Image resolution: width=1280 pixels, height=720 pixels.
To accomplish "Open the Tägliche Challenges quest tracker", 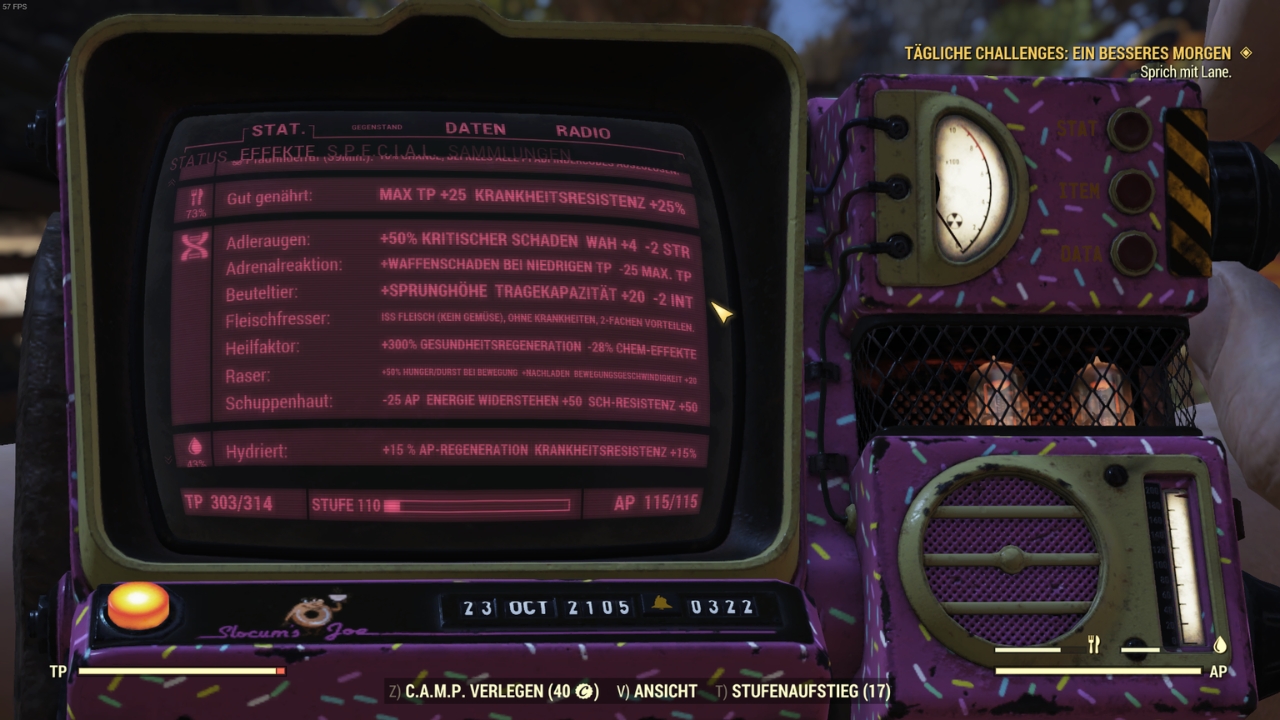I will [1068, 53].
